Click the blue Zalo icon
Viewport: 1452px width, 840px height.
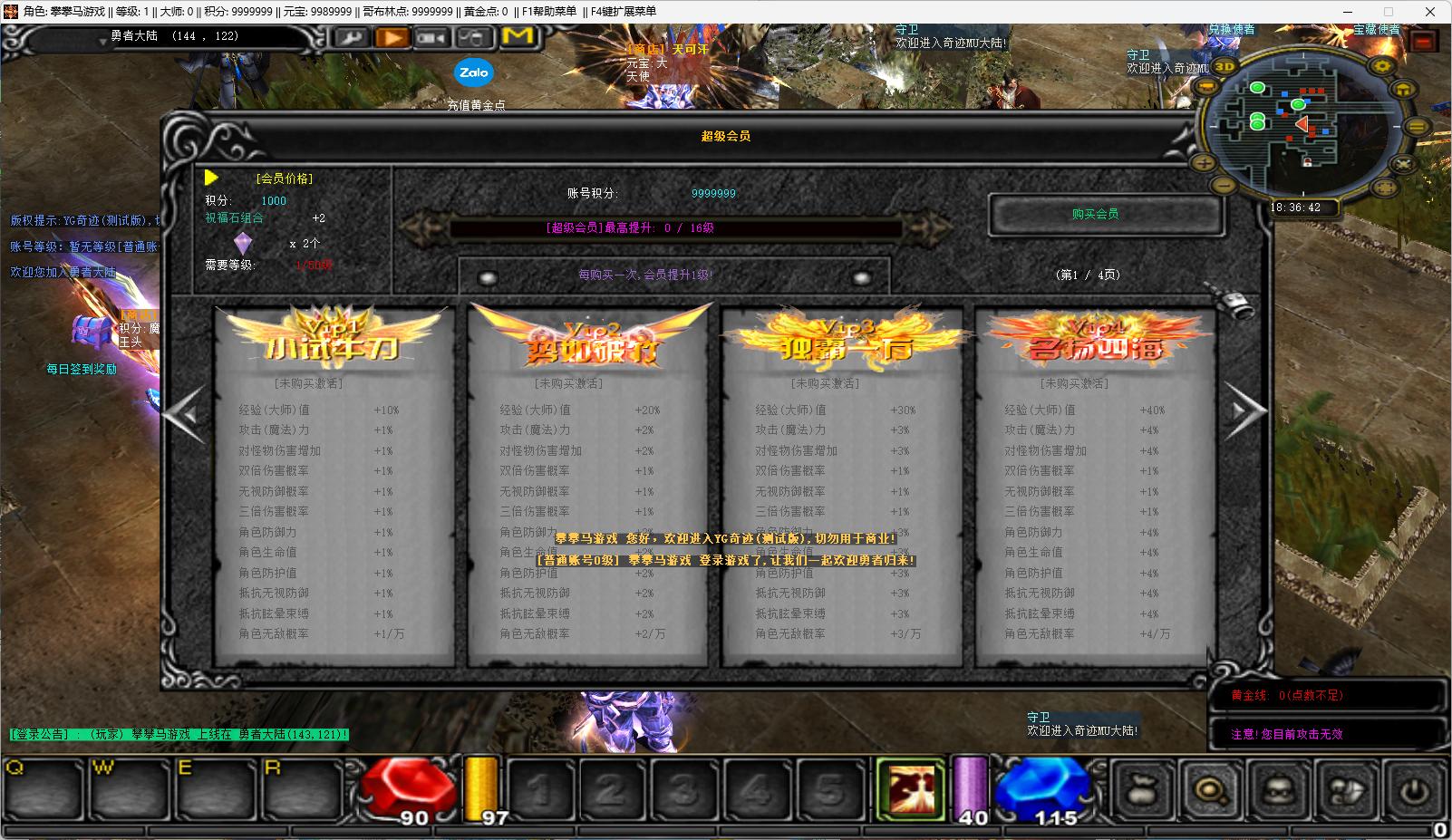point(473,72)
